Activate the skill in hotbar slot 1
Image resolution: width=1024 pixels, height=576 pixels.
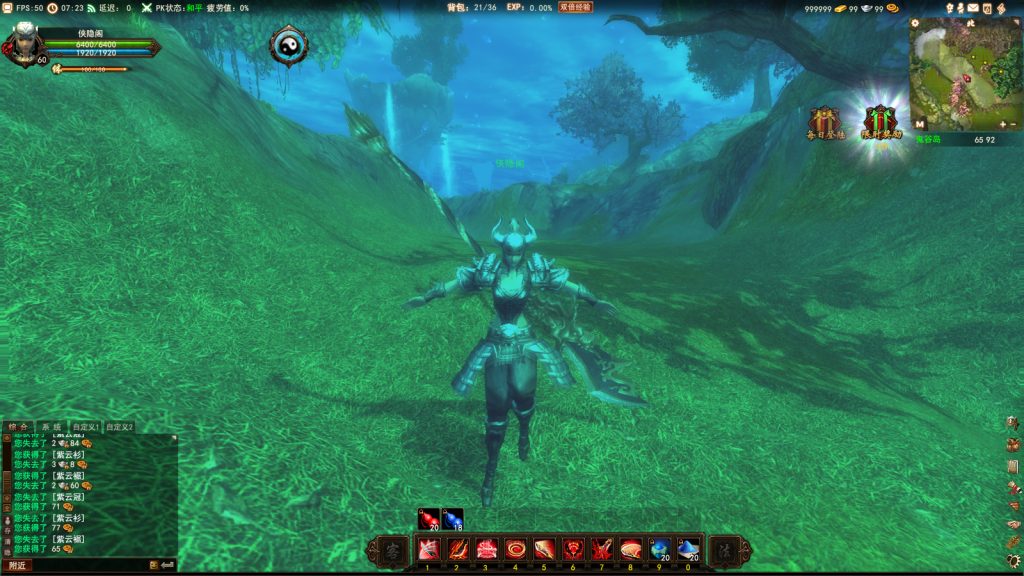coord(428,549)
